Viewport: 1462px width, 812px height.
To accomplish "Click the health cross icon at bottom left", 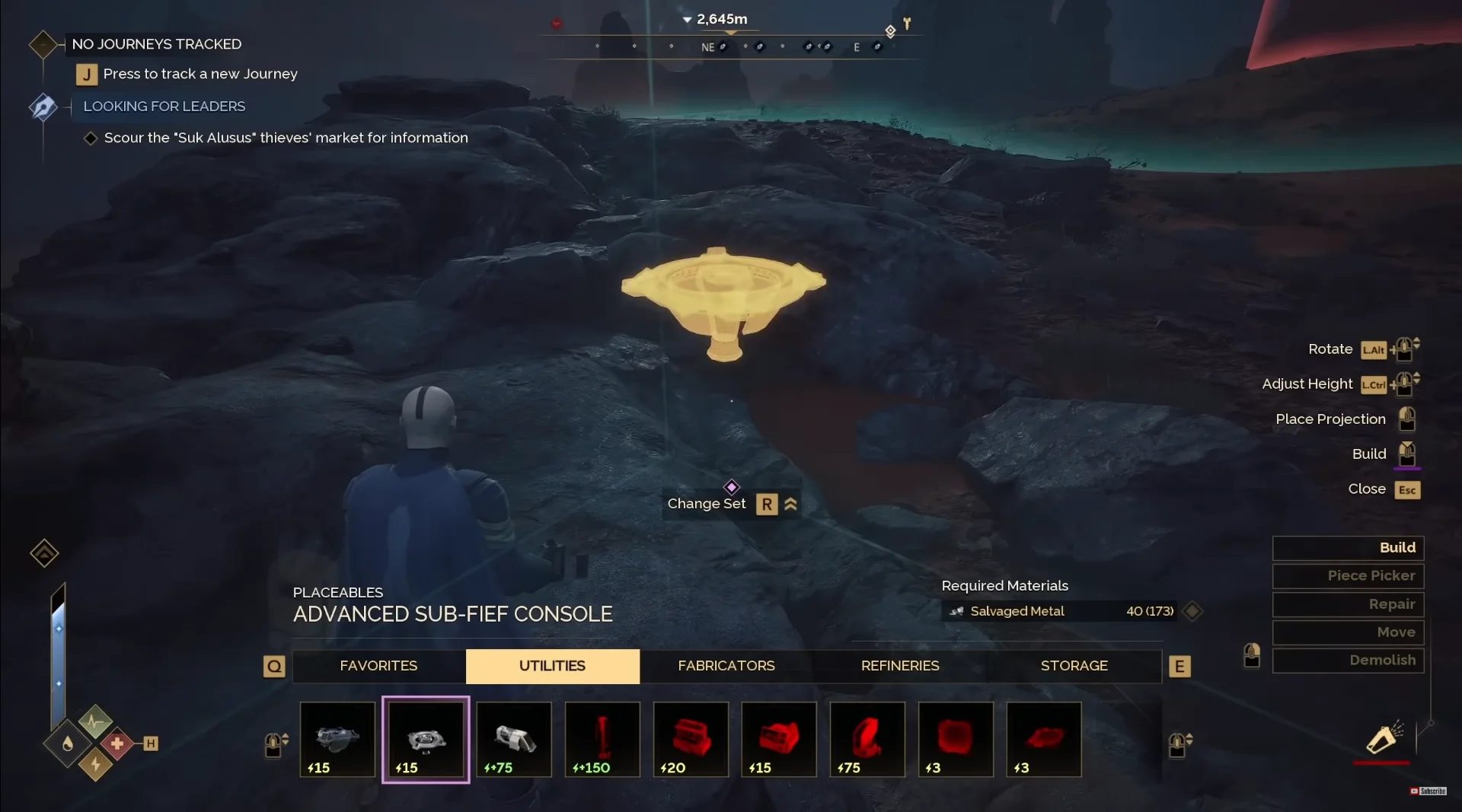I will tap(118, 744).
